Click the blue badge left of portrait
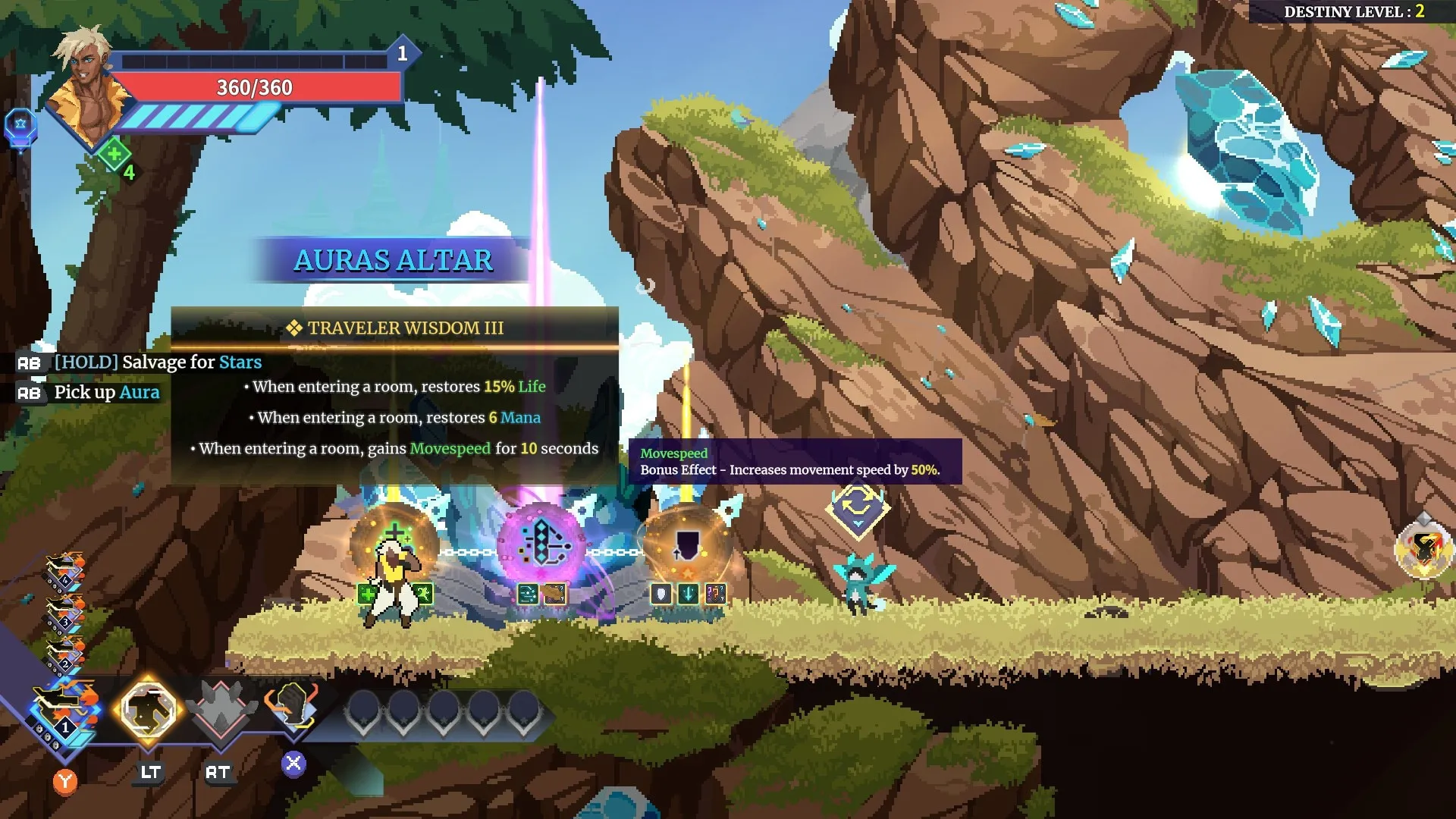 pyautogui.click(x=20, y=126)
